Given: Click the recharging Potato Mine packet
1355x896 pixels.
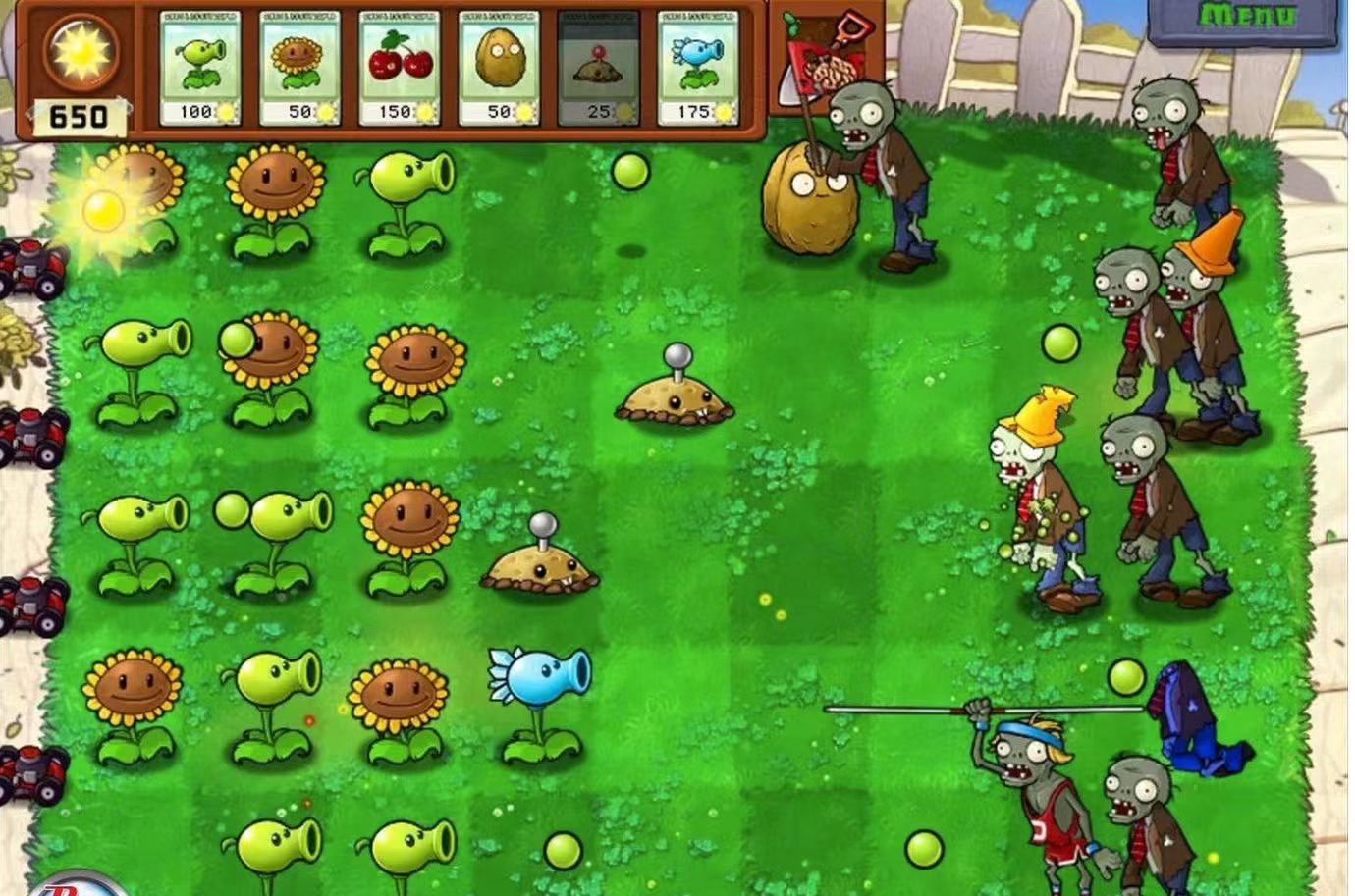Looking at the screenshot, I should coord(599,69).
